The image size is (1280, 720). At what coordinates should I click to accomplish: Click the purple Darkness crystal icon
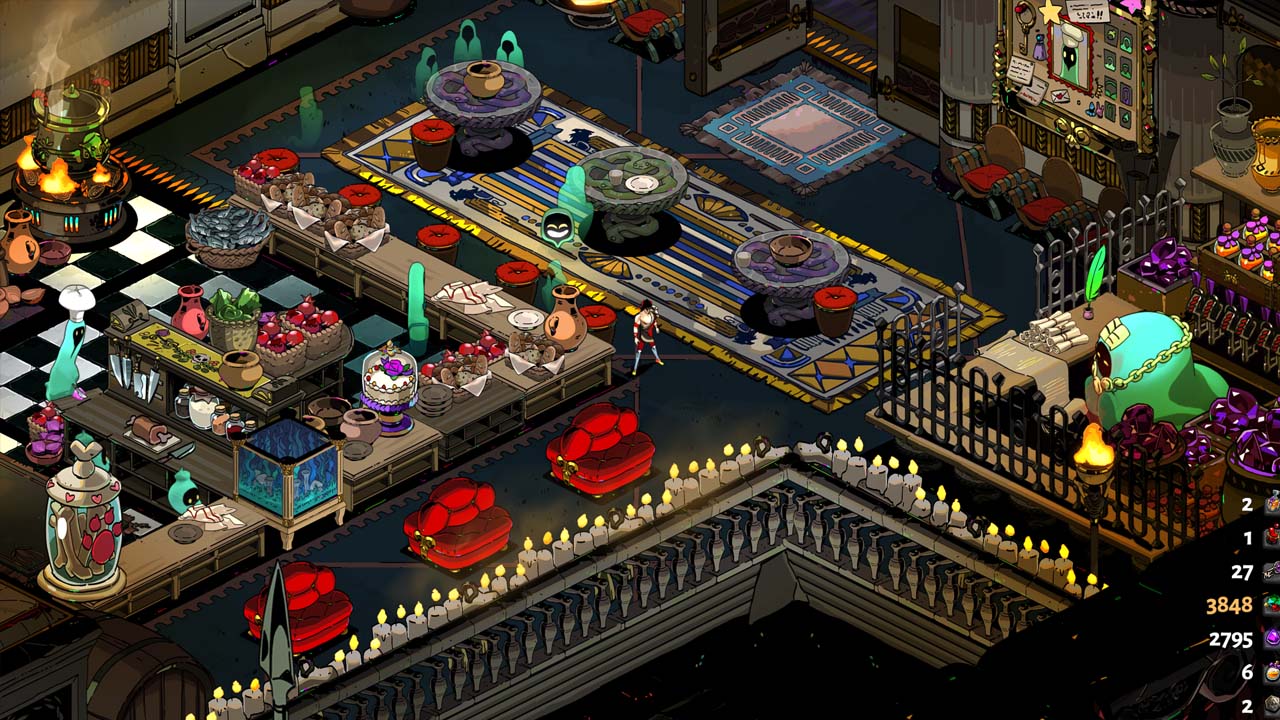pyautogui.click(x=1271, y=638)
